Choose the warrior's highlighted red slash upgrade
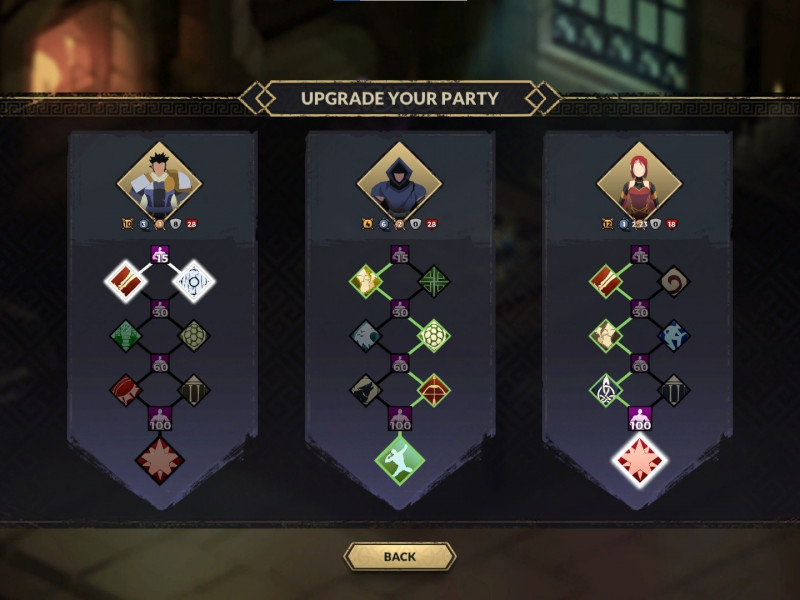Viewport: 800px width, 600px height. pos(126,281)
